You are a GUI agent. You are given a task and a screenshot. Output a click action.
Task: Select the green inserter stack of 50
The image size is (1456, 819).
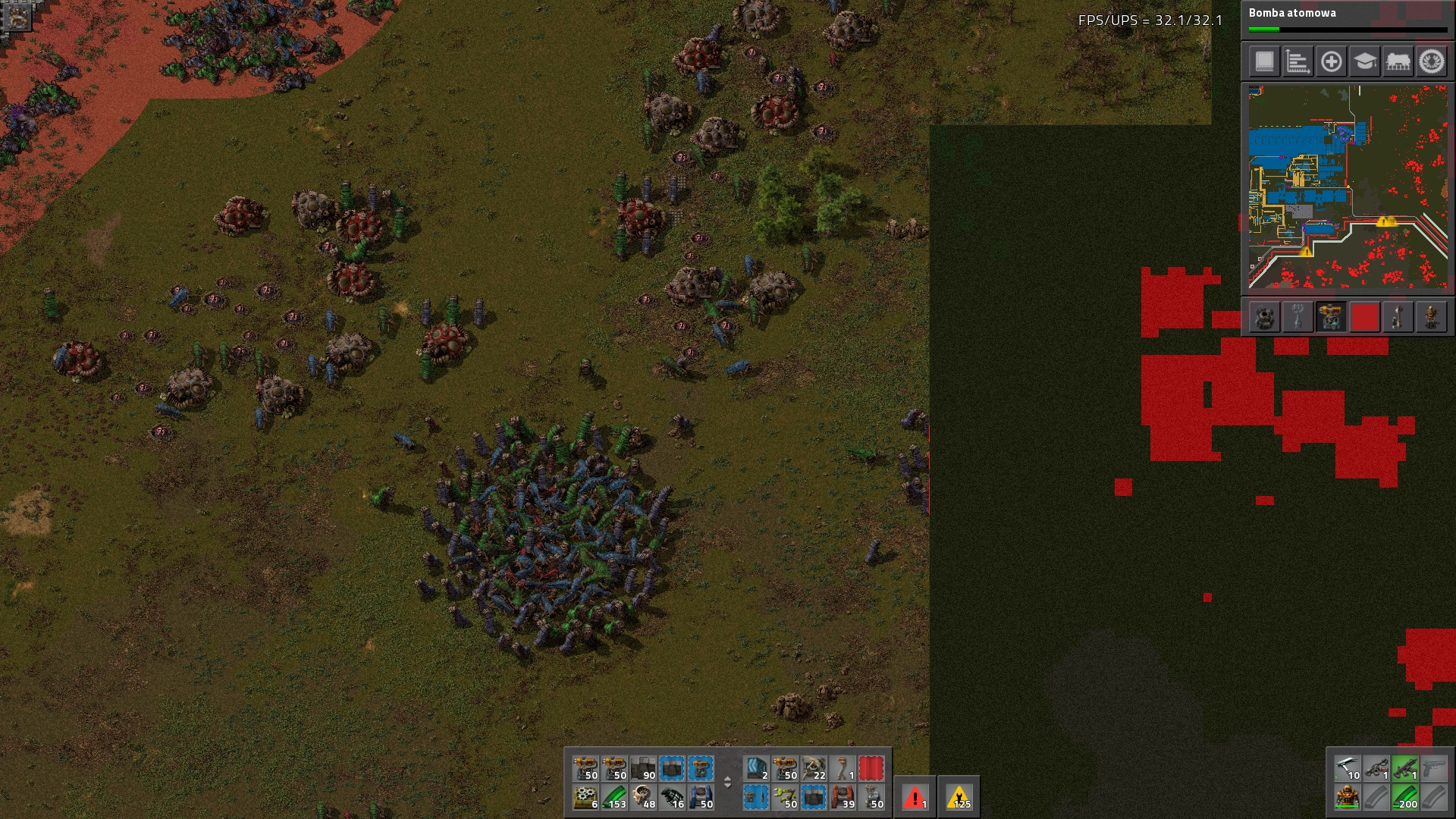(785, 798)
